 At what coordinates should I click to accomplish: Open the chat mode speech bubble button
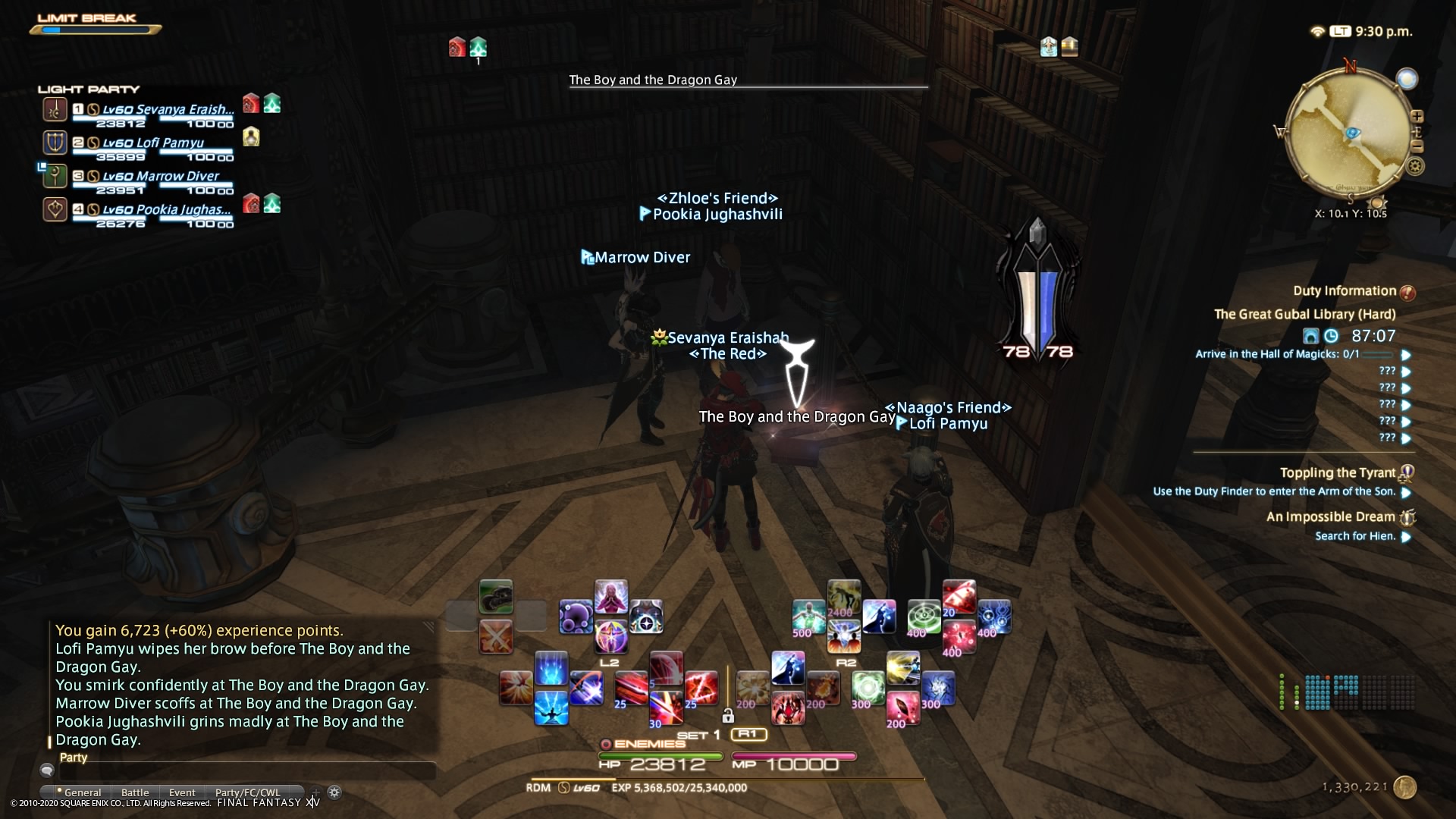coord(47,771)
